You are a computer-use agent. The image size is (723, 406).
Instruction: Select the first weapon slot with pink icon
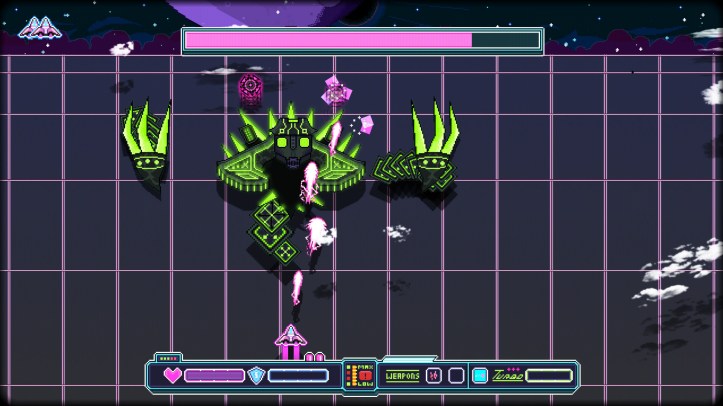click(433, 376)
